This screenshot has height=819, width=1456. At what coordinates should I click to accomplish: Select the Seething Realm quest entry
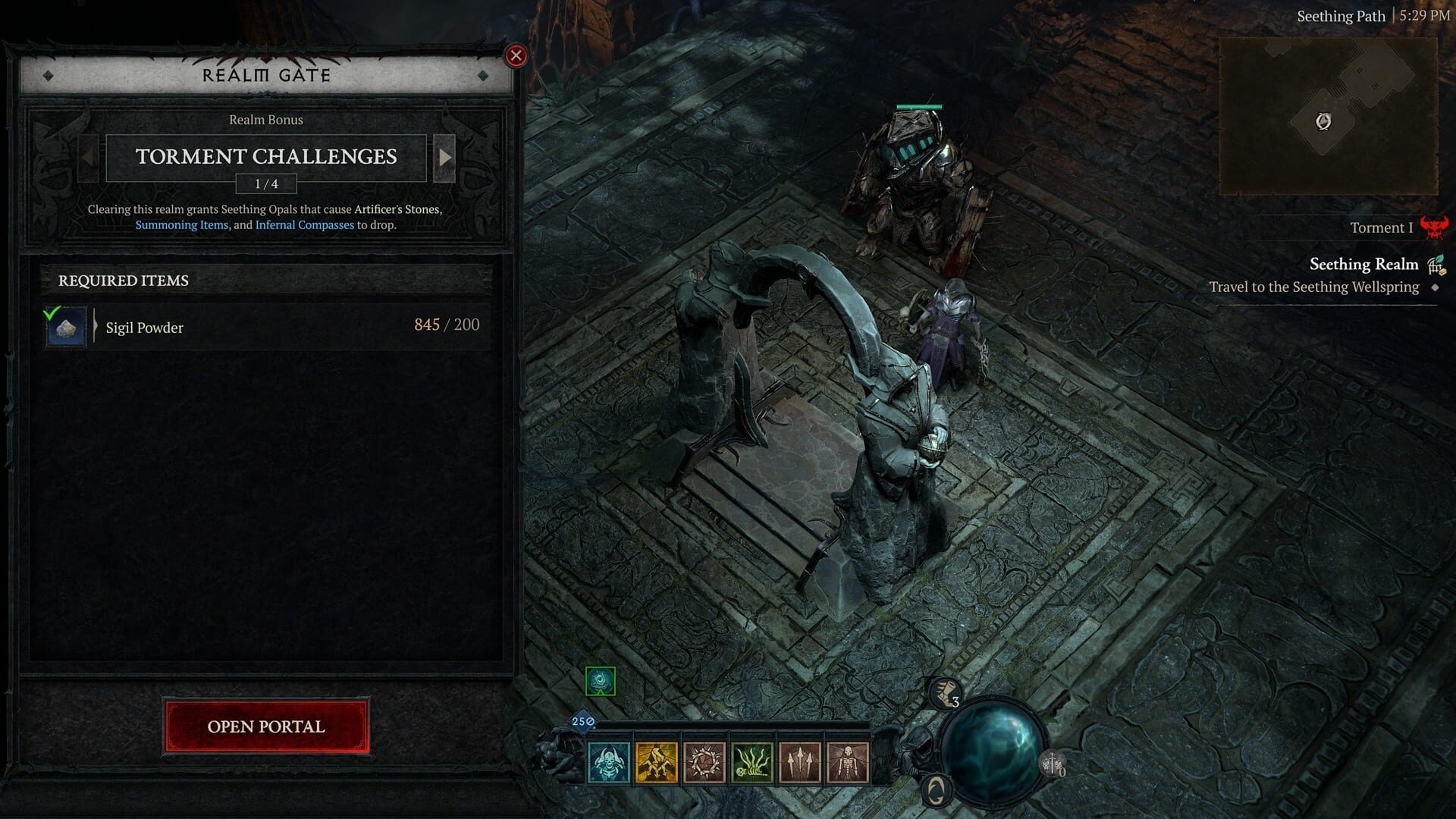(x=1363, y=264)
